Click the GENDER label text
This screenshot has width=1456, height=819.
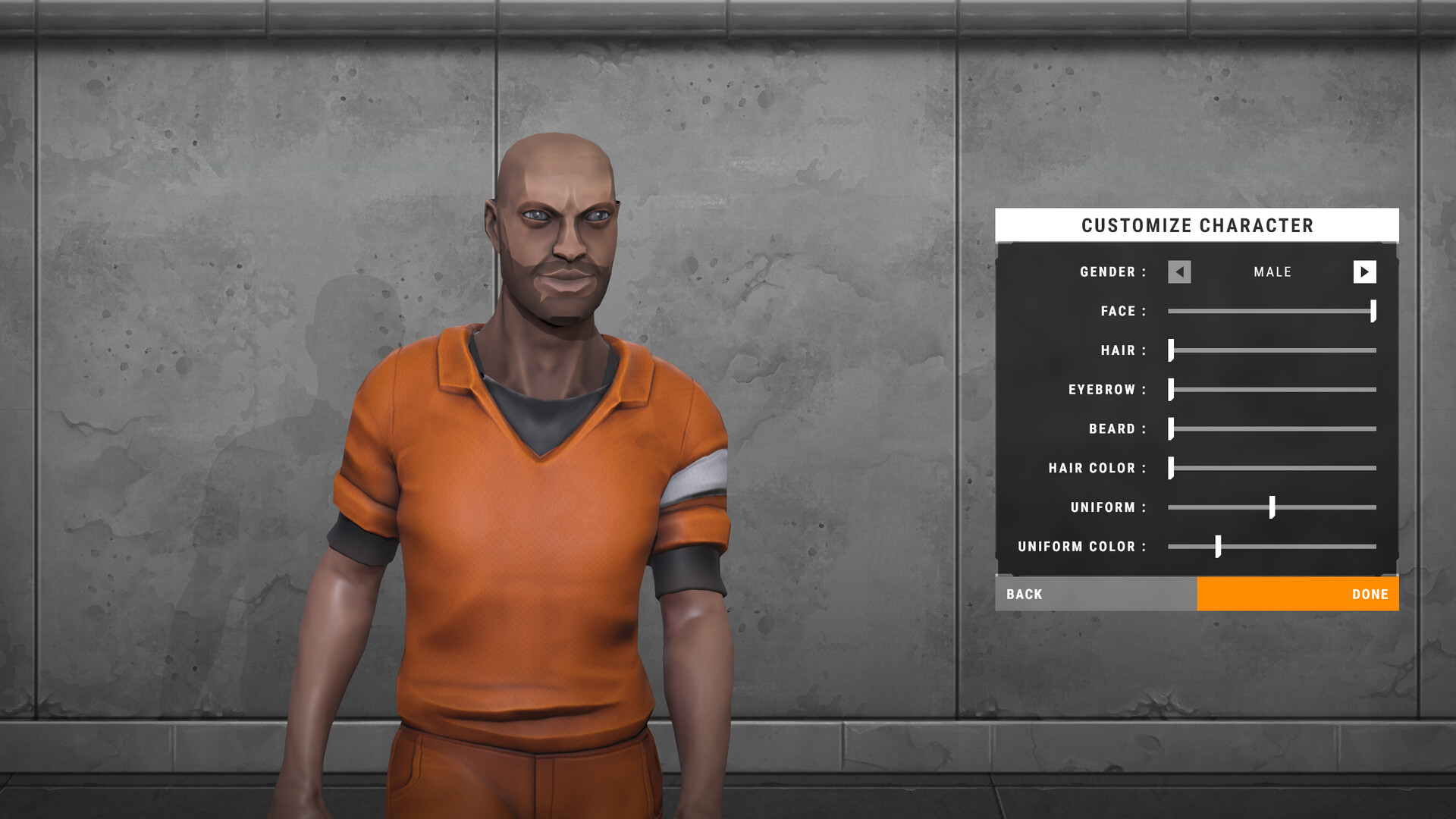pyautogui.click(x=1112, y=271)
